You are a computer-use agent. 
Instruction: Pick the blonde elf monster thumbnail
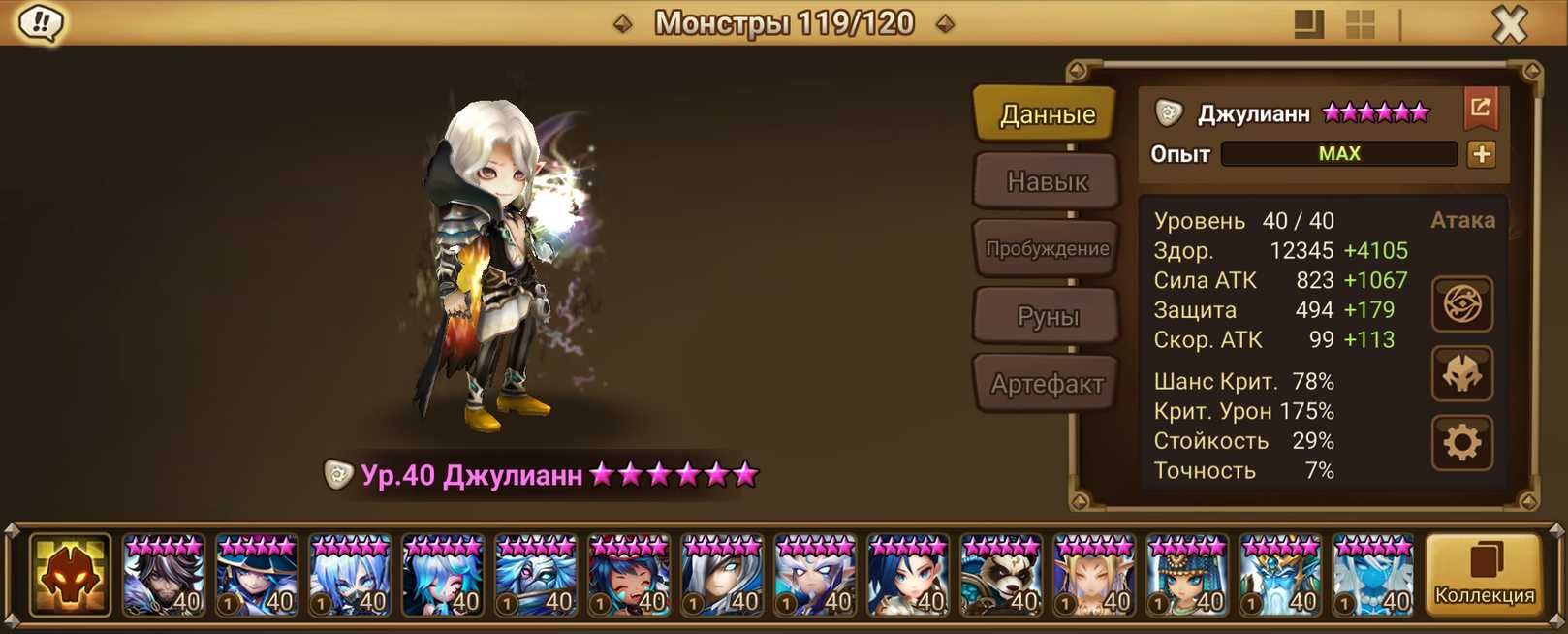coord(1094,576)
